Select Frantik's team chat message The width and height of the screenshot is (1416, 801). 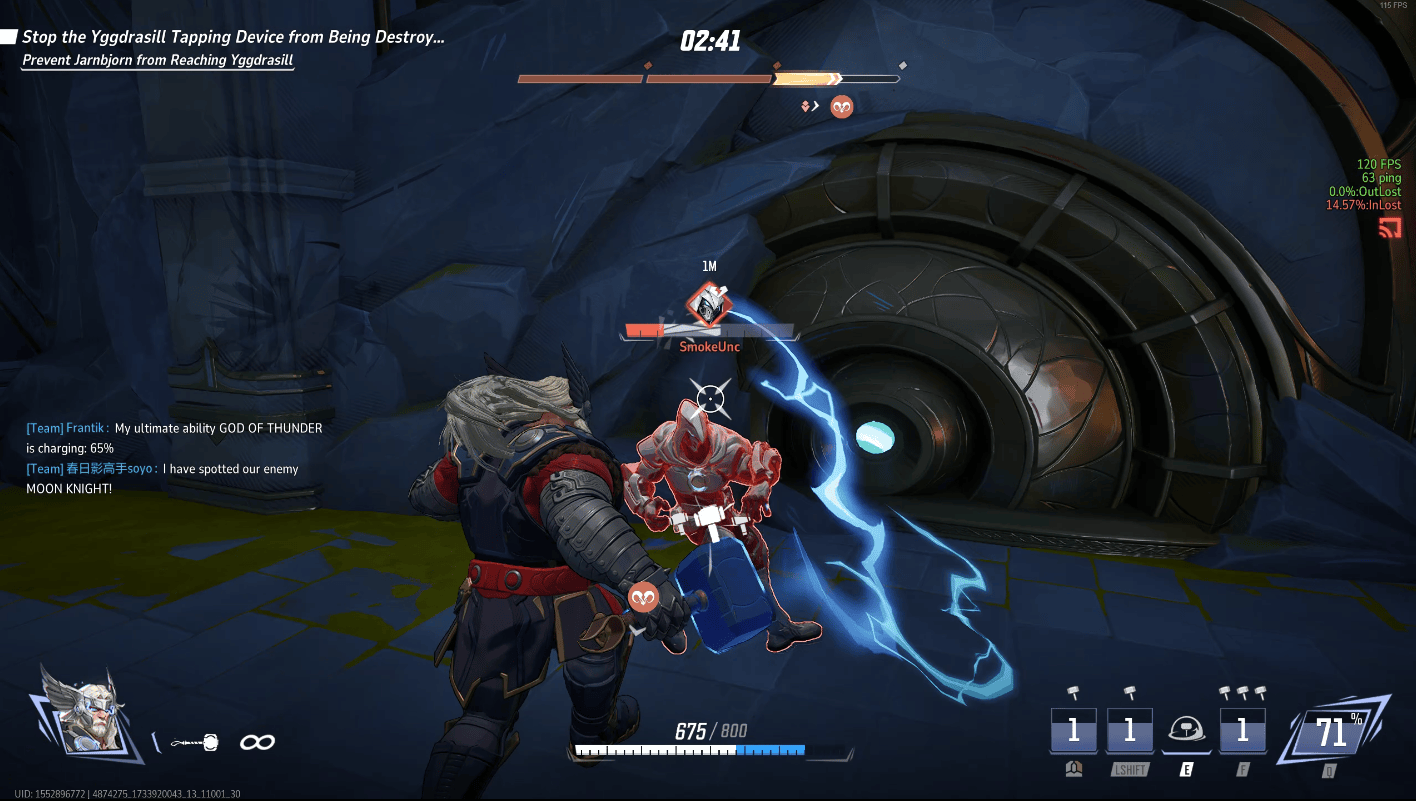tap(173, 437)
